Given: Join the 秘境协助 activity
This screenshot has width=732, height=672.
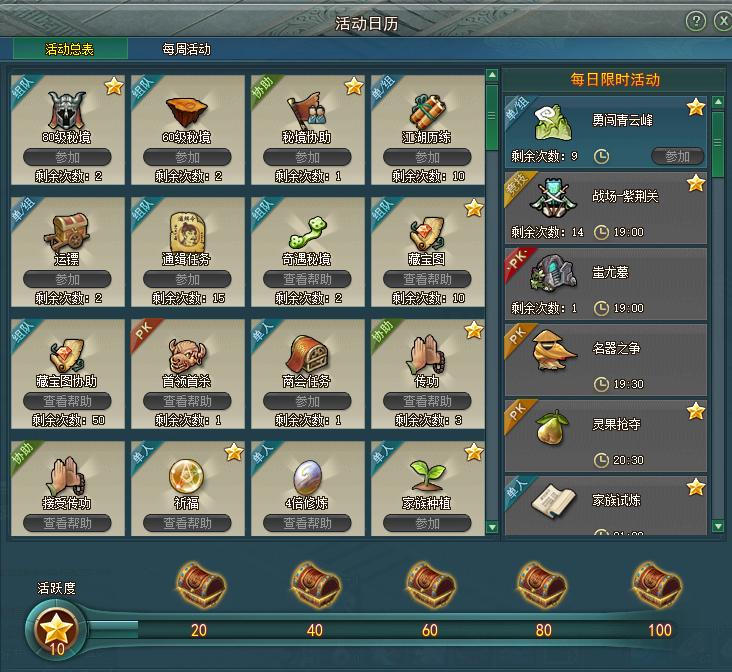Looking at the screenshot, I should (x=307, y=157).
